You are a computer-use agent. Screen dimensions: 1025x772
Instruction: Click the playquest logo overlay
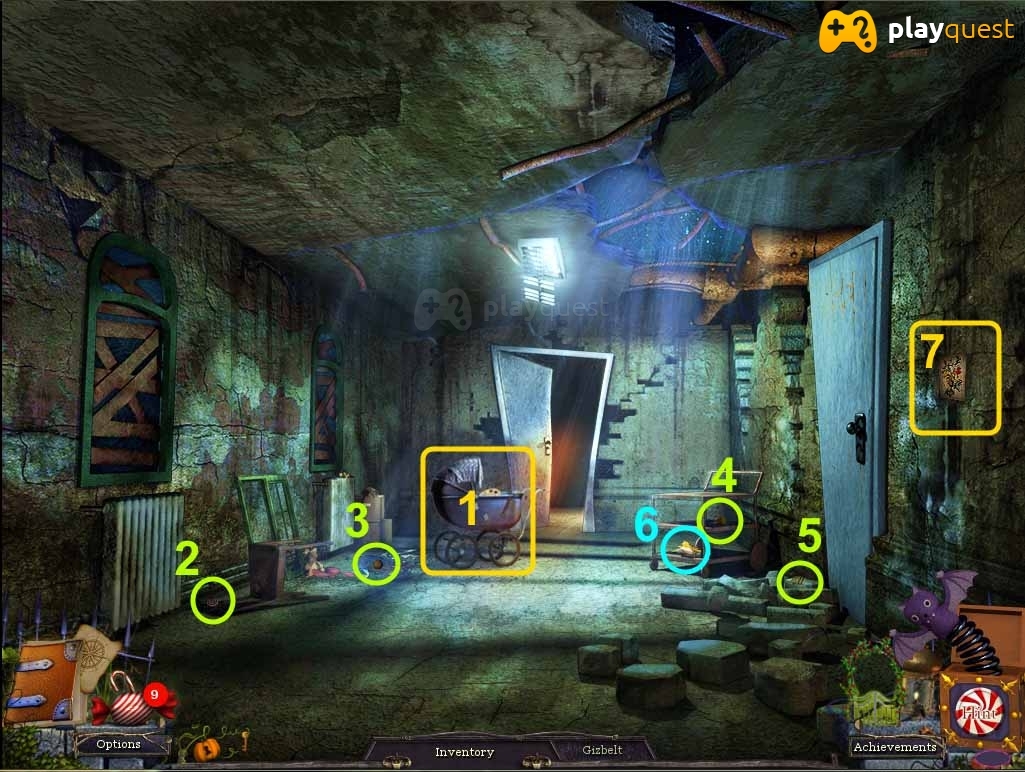tap(915, 31)
